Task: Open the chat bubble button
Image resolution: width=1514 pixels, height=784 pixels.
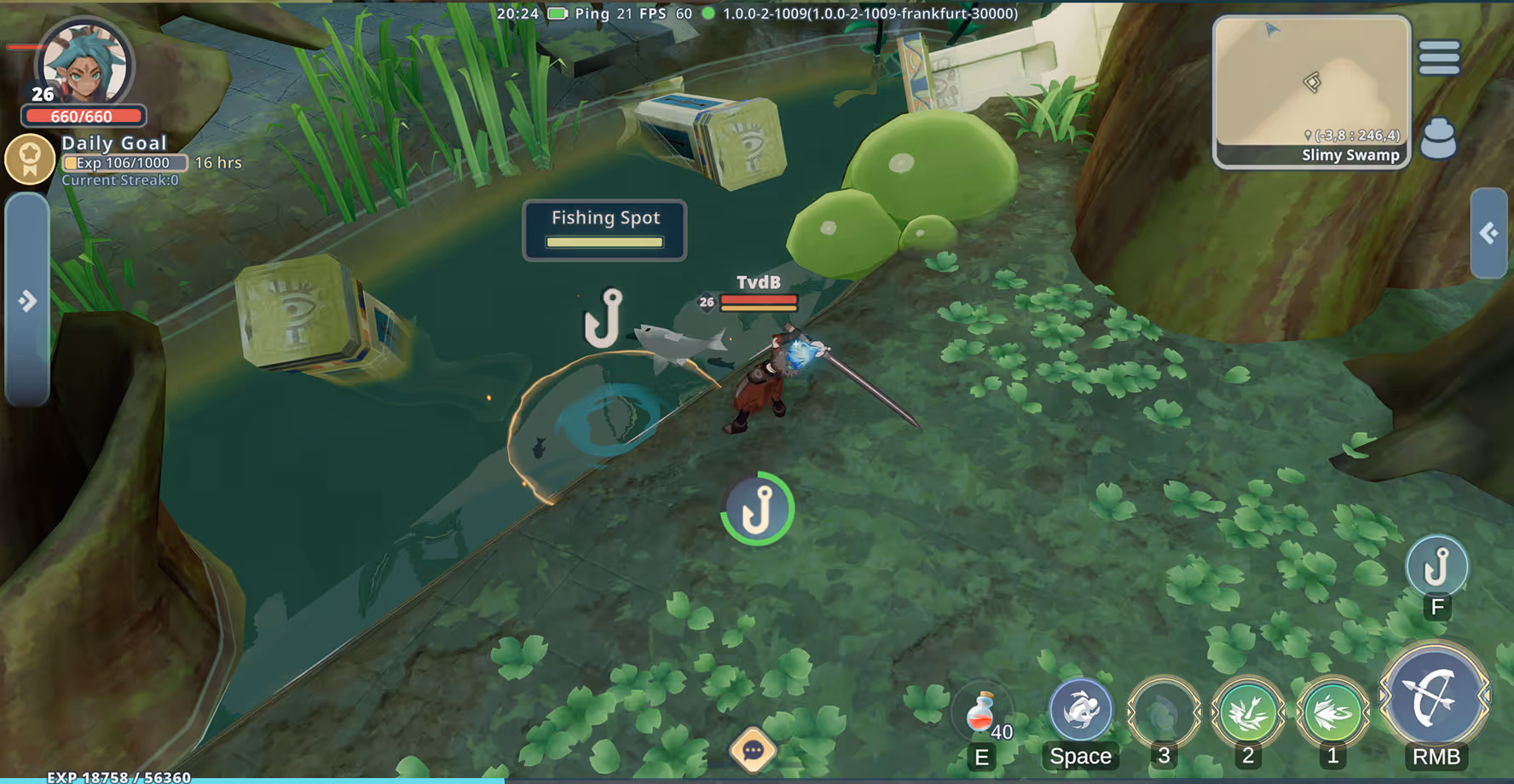Action: pyautogui.click(x=753, y=750)
